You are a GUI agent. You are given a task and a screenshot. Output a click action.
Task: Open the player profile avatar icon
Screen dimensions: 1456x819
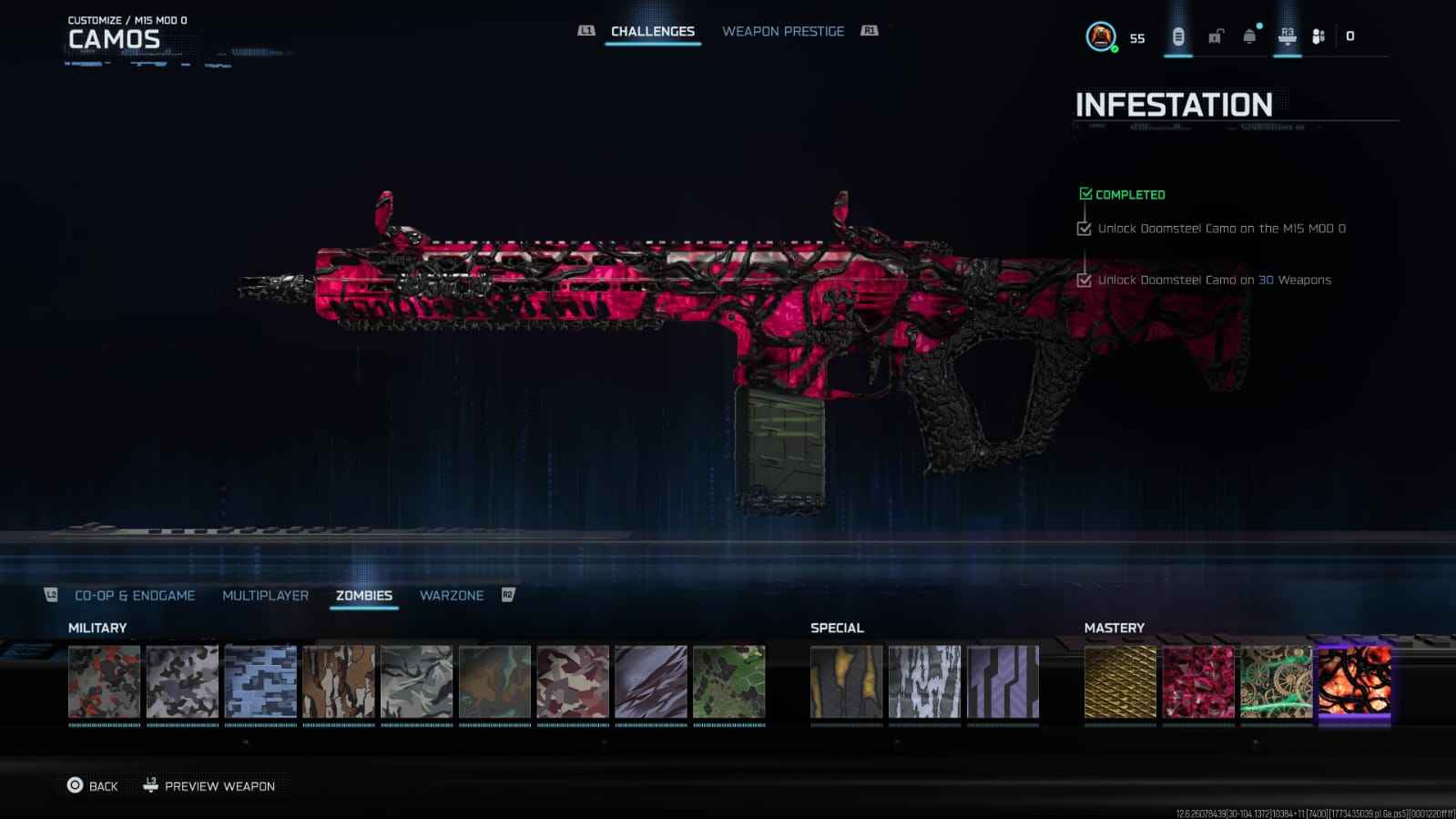pyautogui.click(x=1102, y=36)
